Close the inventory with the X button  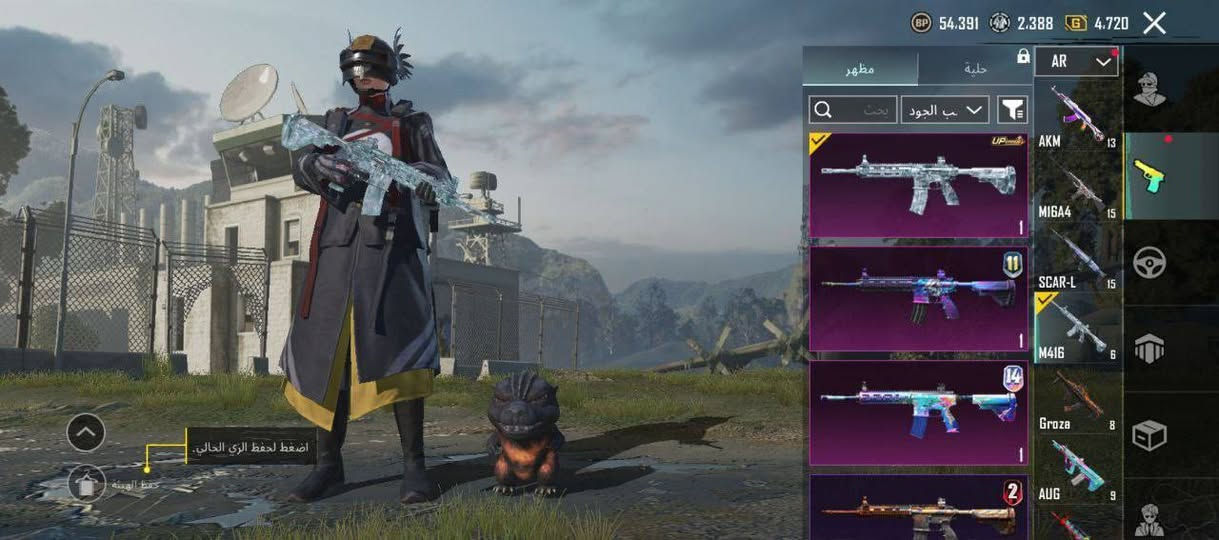click(x=1154, y=23)
